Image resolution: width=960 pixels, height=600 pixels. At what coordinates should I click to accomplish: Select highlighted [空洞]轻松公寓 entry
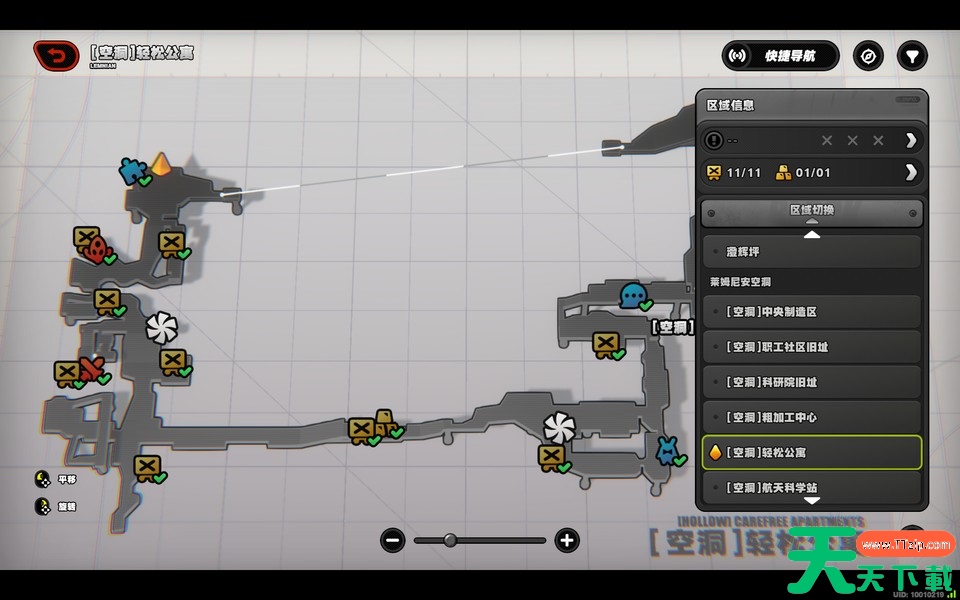pos(811,452)
